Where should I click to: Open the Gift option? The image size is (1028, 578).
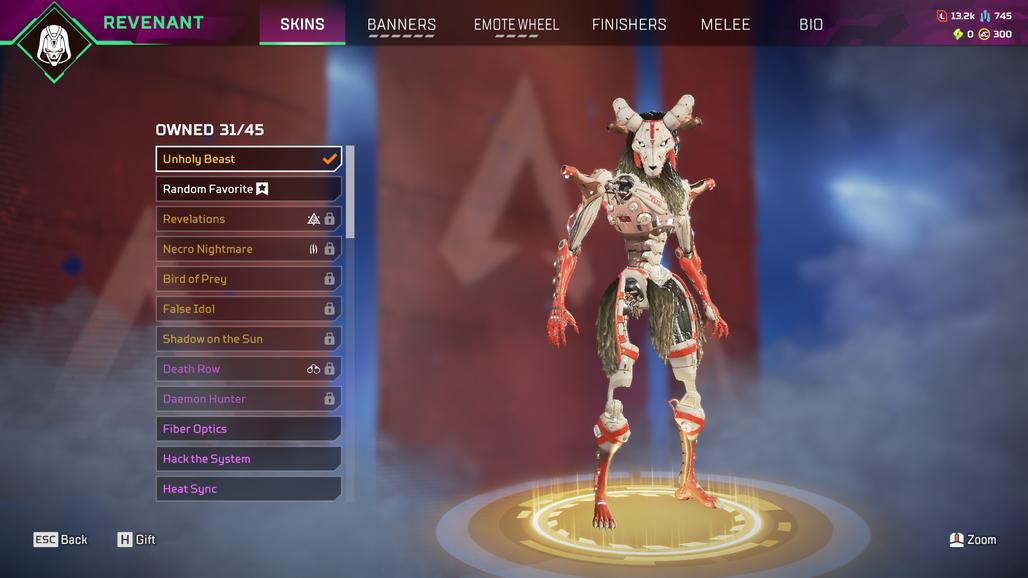point(137,540)
